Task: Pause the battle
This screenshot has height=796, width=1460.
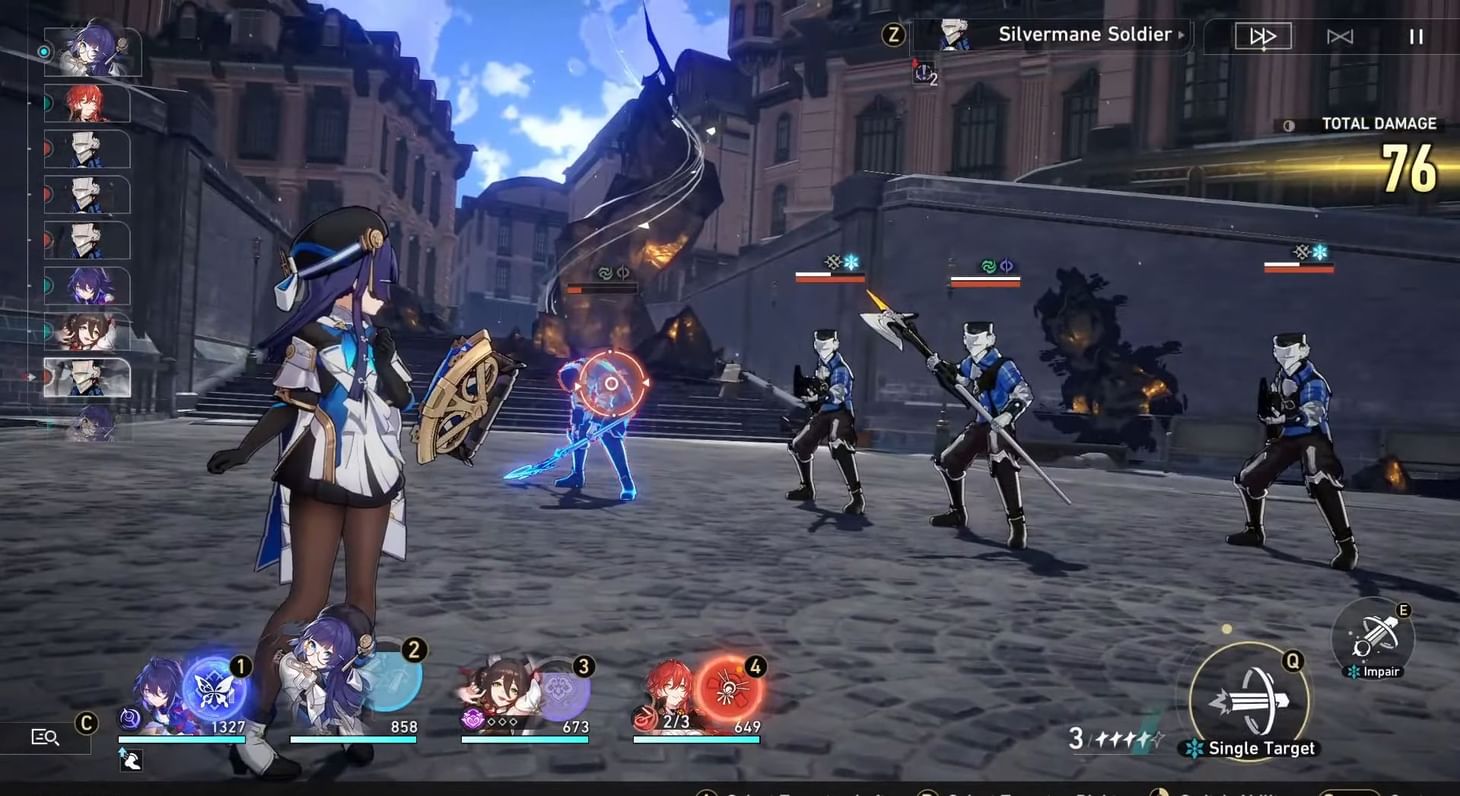Action: click(x=1417, y=37)
